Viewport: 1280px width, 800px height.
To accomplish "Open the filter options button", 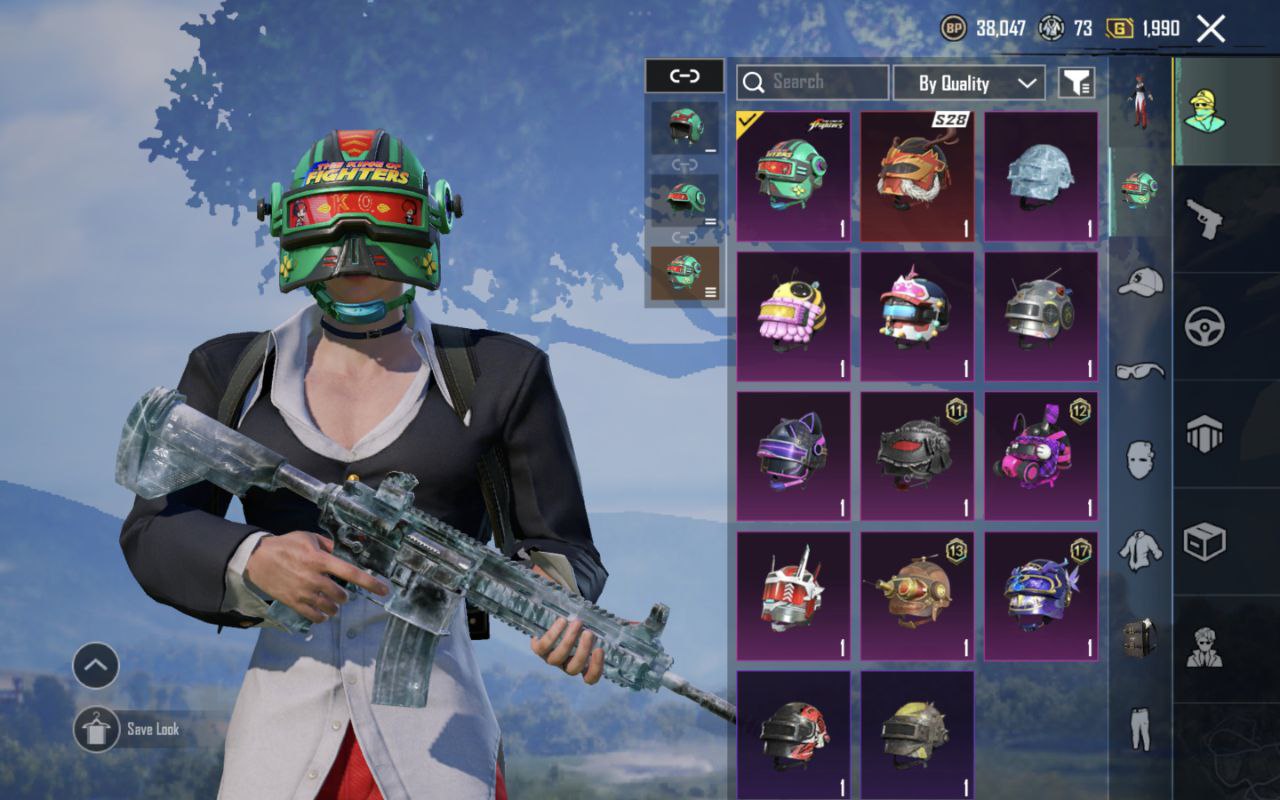I will (x=1077, y=83).
